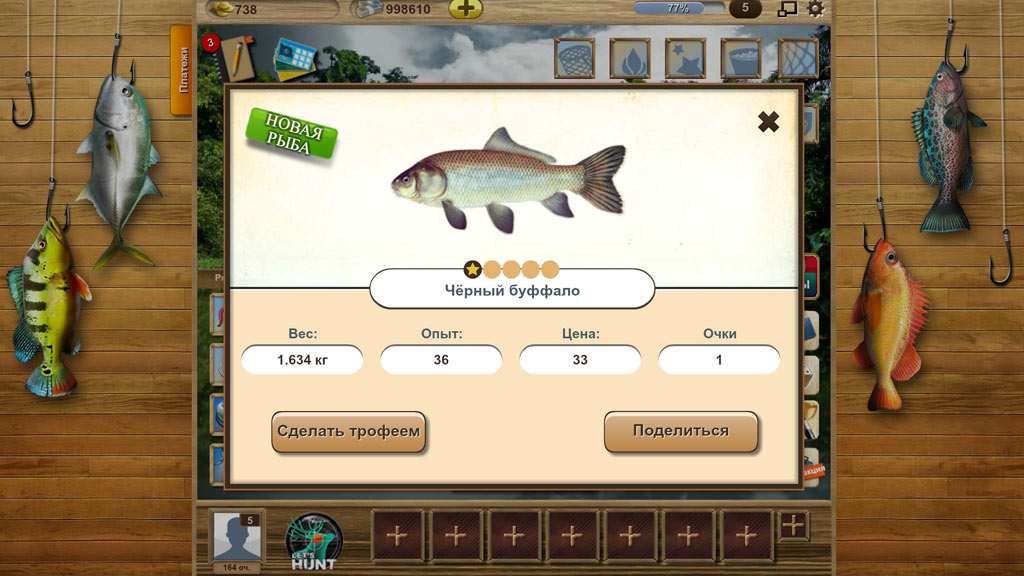The height and width of the screenshot is (576, 1024).
Task: Select the water droplet icon
Action: coord(630,58)
